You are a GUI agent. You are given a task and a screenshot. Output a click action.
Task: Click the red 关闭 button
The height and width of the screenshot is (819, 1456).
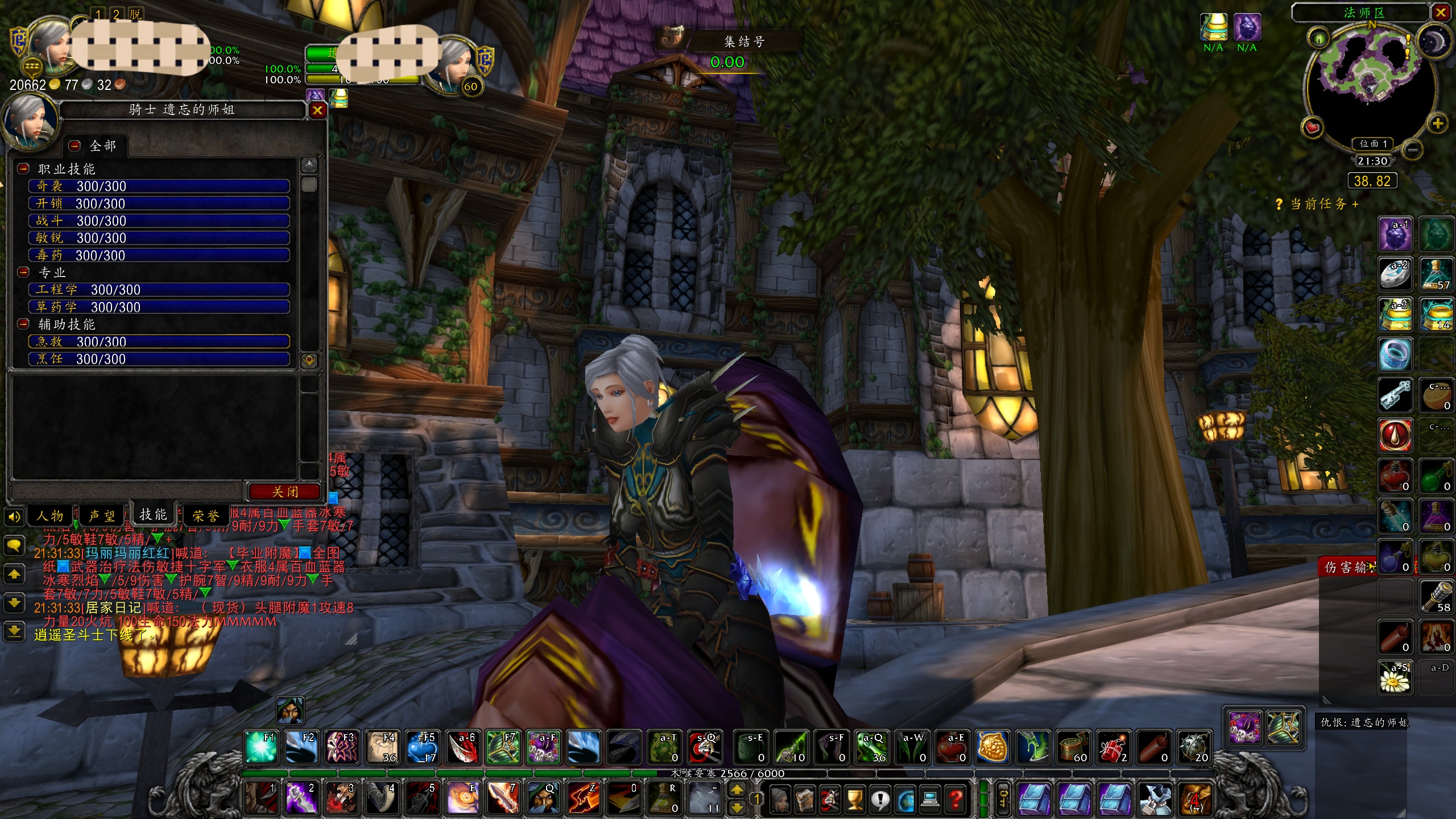tap(284, 491)
